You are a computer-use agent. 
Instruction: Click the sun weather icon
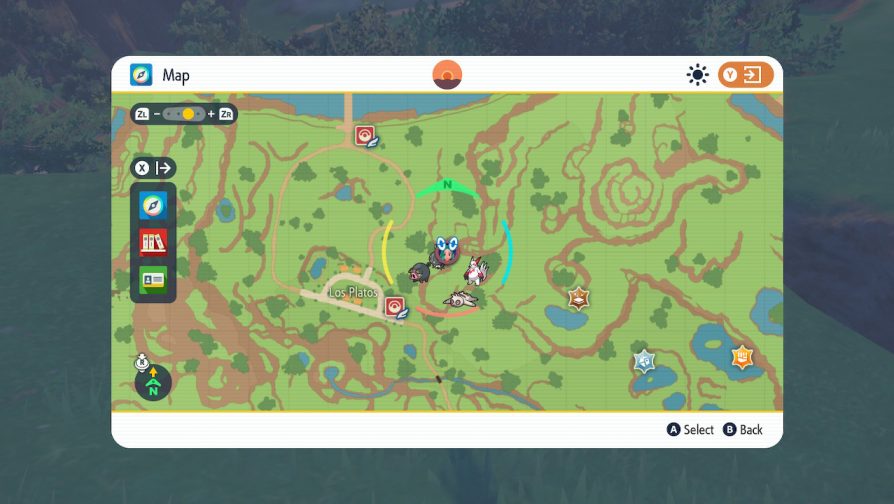[x=697, y=75]
